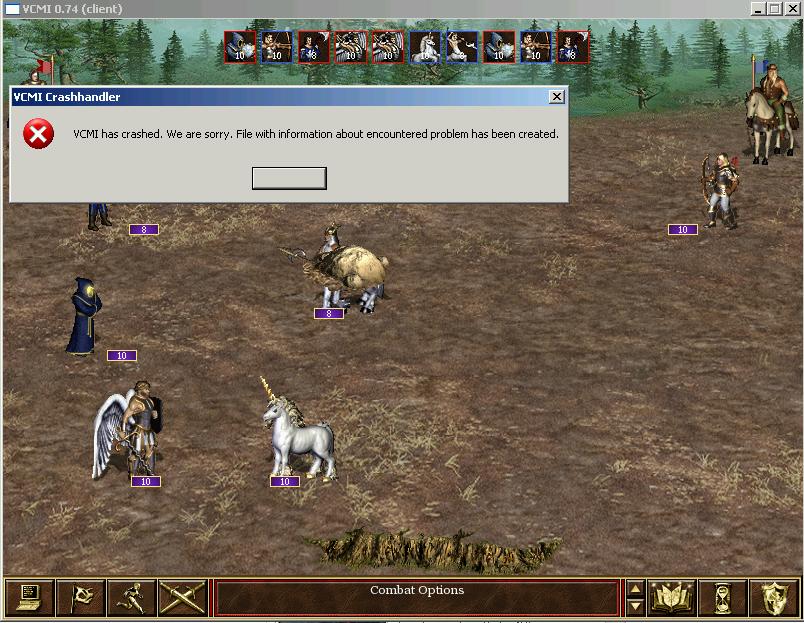Retreat with the running figure button

tap(131, 597)
